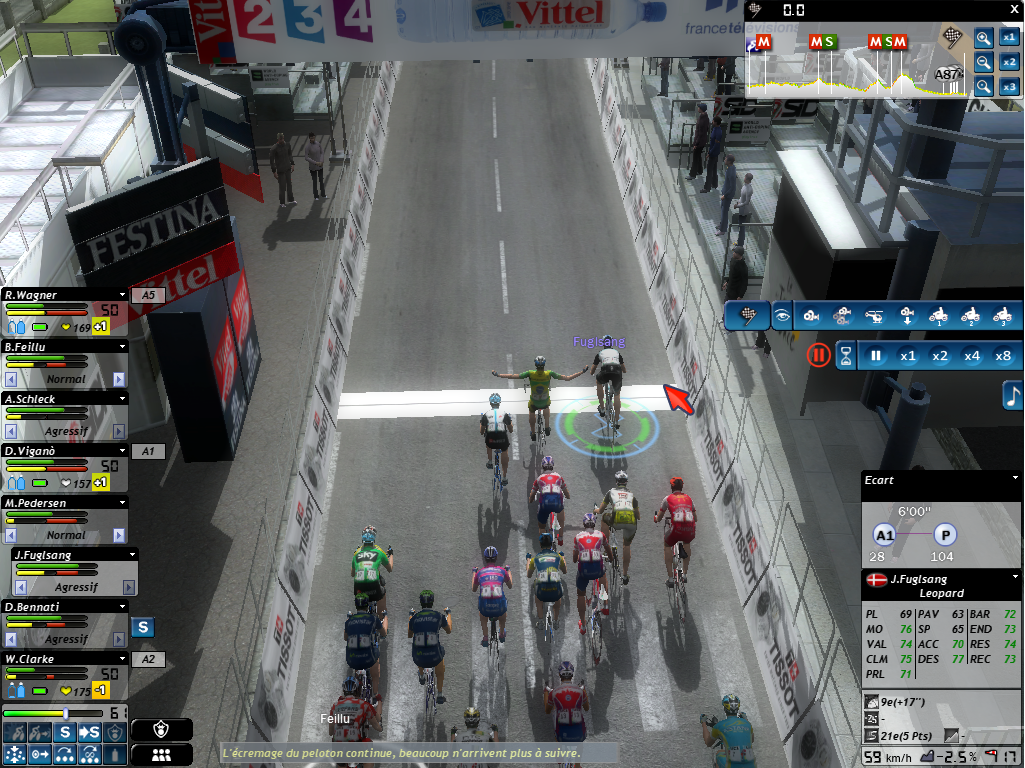Click the A1 group tag beside D.Viganò

pos(148,451)
